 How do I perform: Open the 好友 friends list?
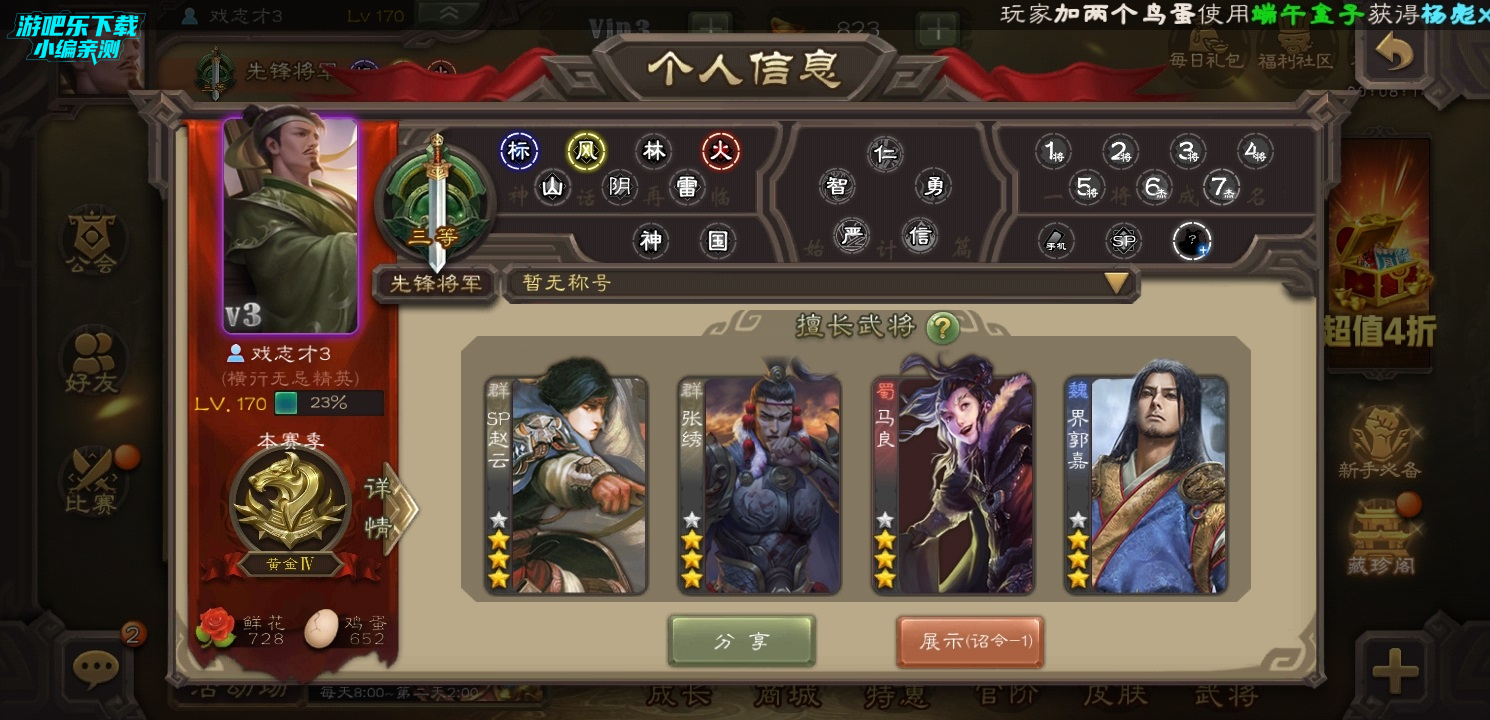pos(93,362)
